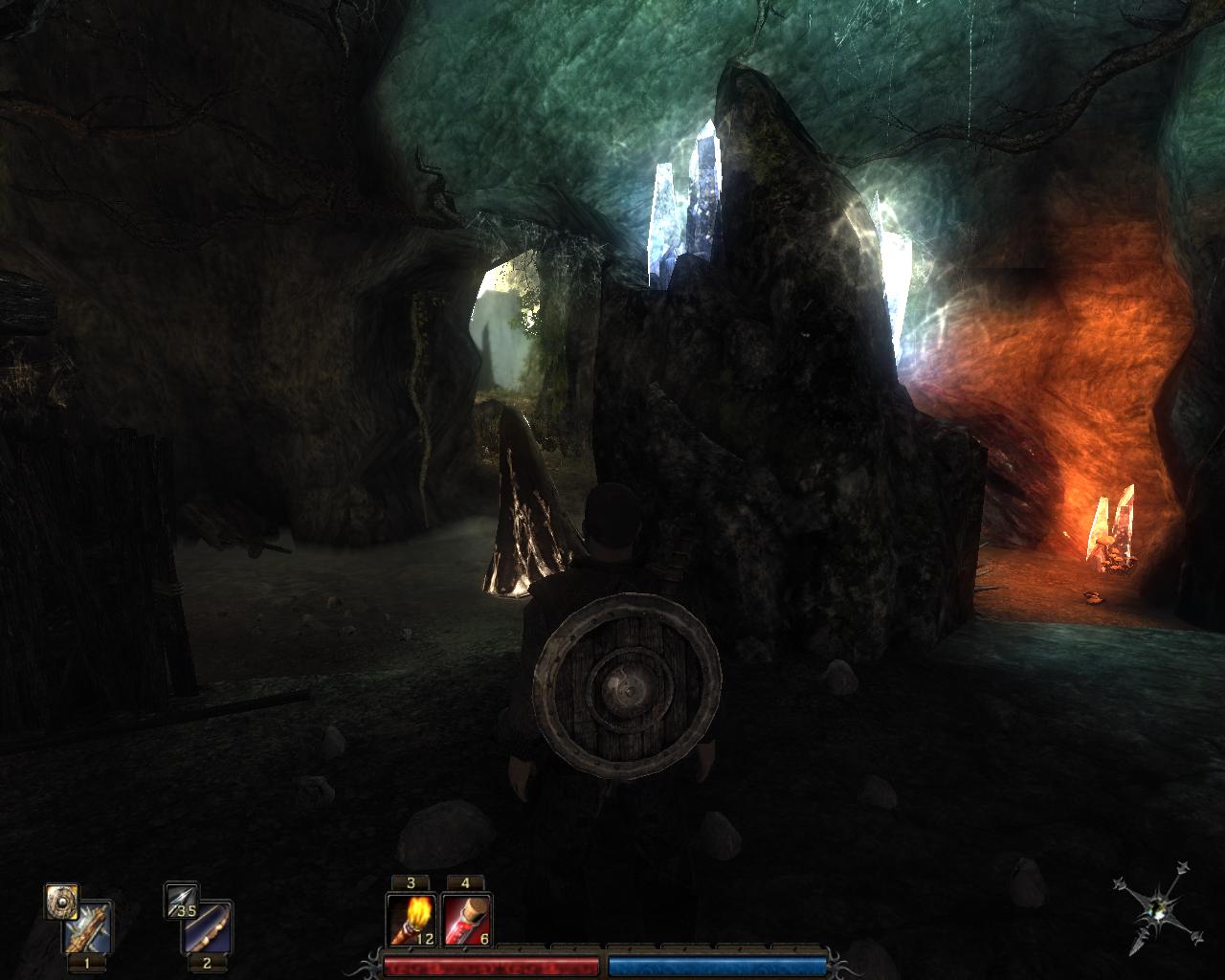The width and height of the screenshot is (1225, 980).
Task: Use the torch in quickslot 3
Action: [x=411, y=919]
